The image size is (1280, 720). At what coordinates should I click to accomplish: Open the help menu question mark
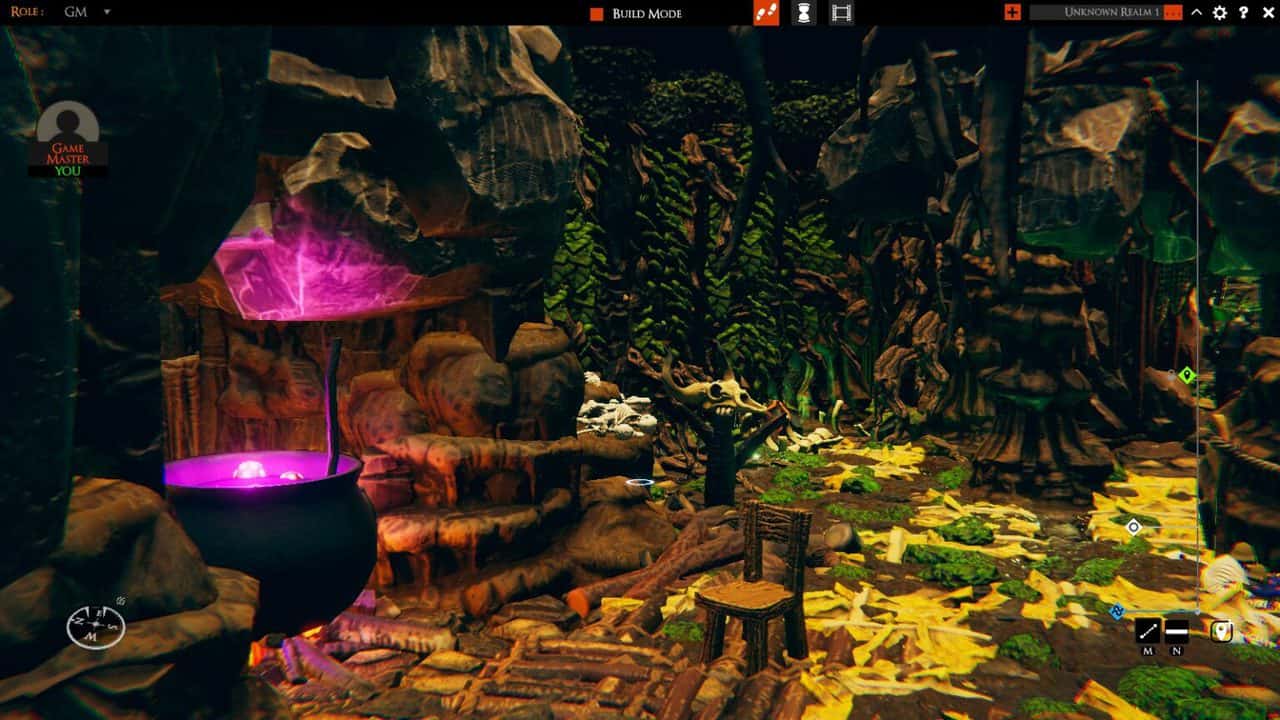tap(1243, 12)
